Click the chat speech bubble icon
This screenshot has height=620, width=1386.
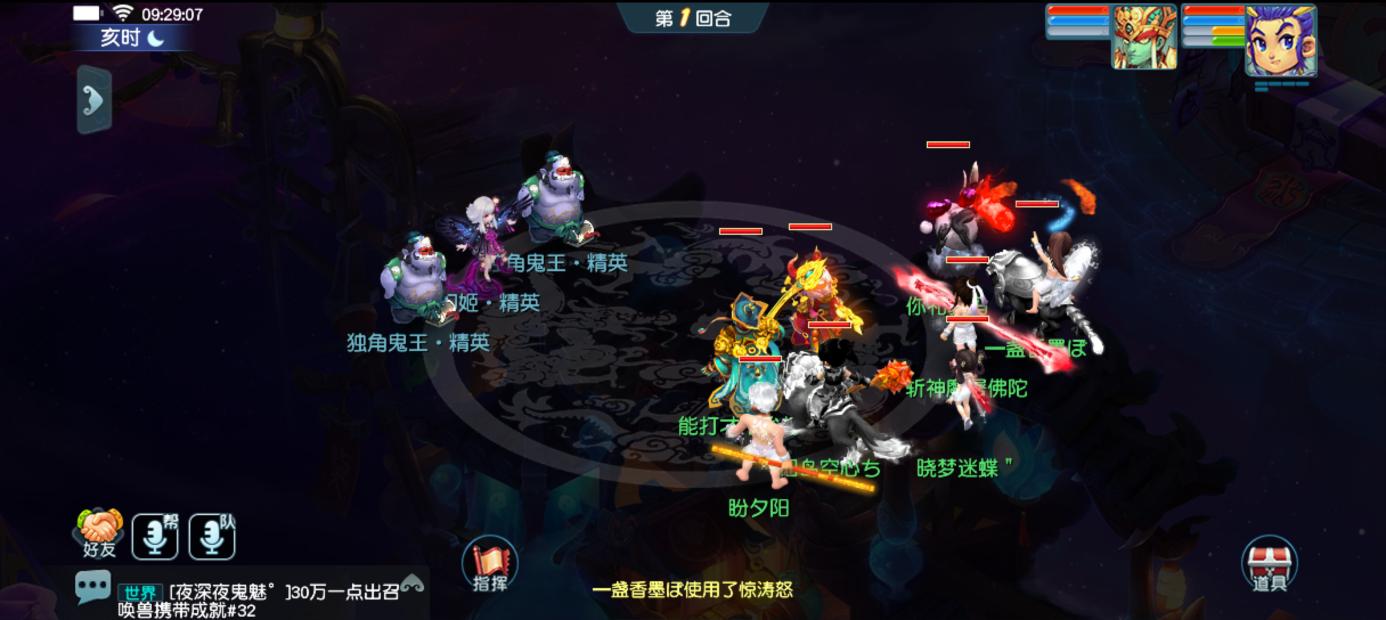click(93, 586)
